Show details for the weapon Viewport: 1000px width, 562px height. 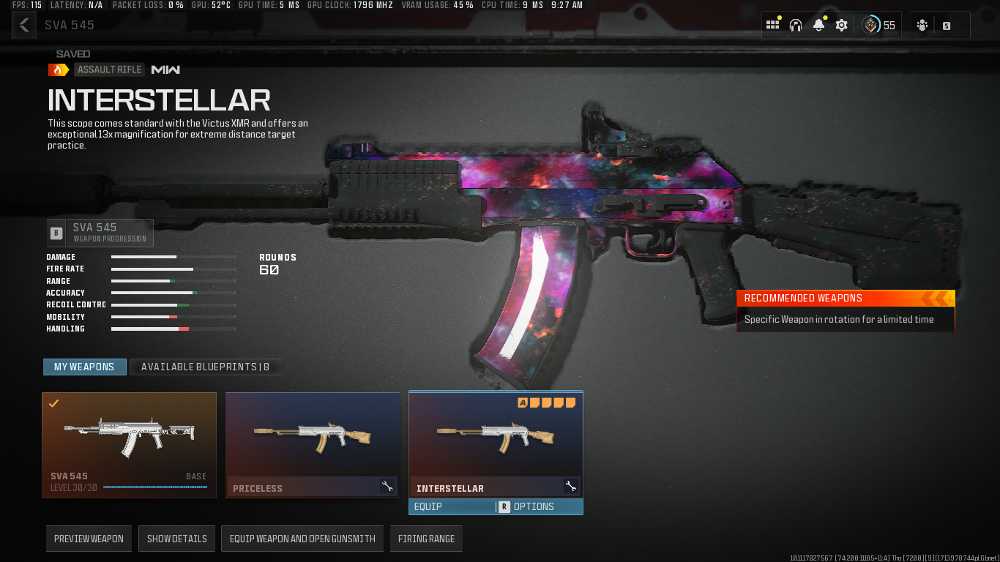click(176, 539)
